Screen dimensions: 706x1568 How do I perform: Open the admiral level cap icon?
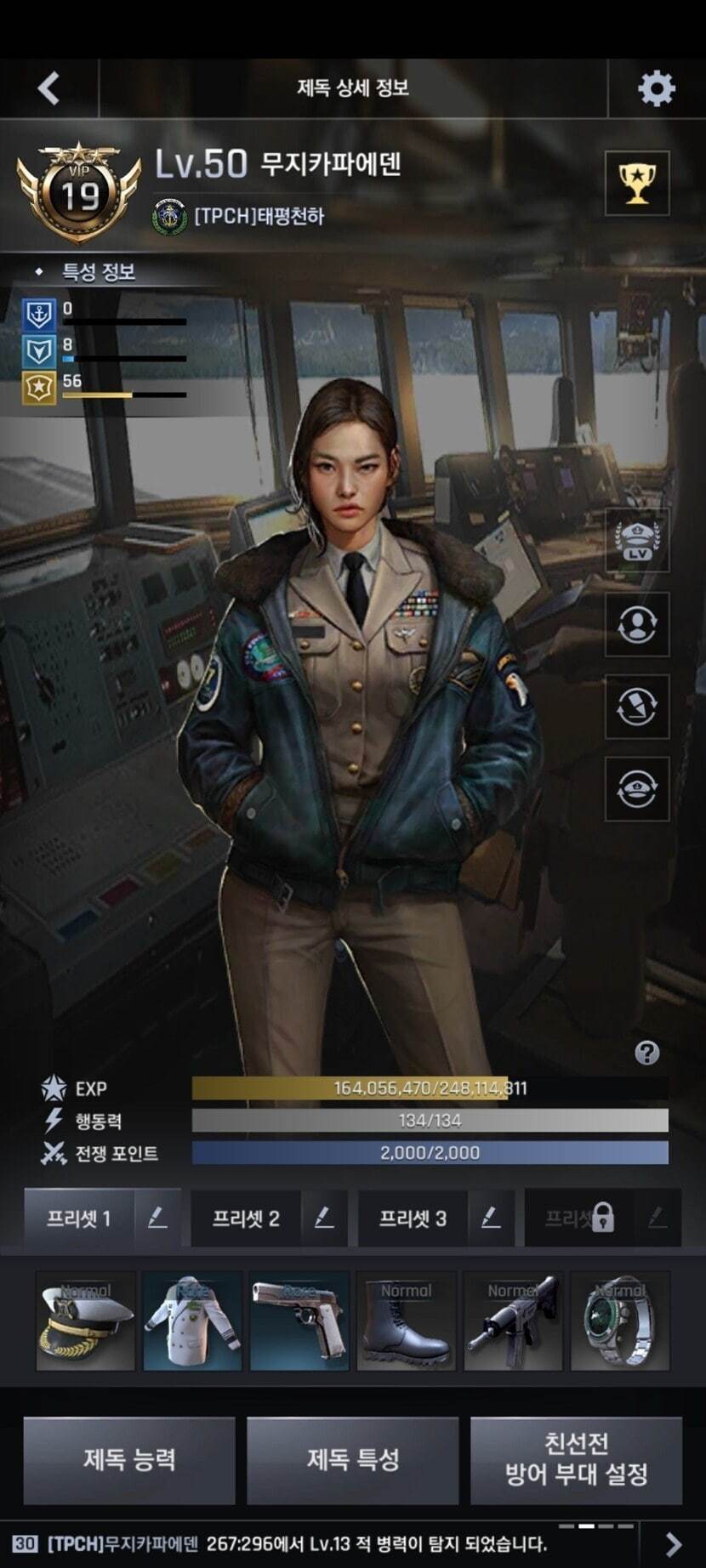pyautogui.click(x=637, y=541)
